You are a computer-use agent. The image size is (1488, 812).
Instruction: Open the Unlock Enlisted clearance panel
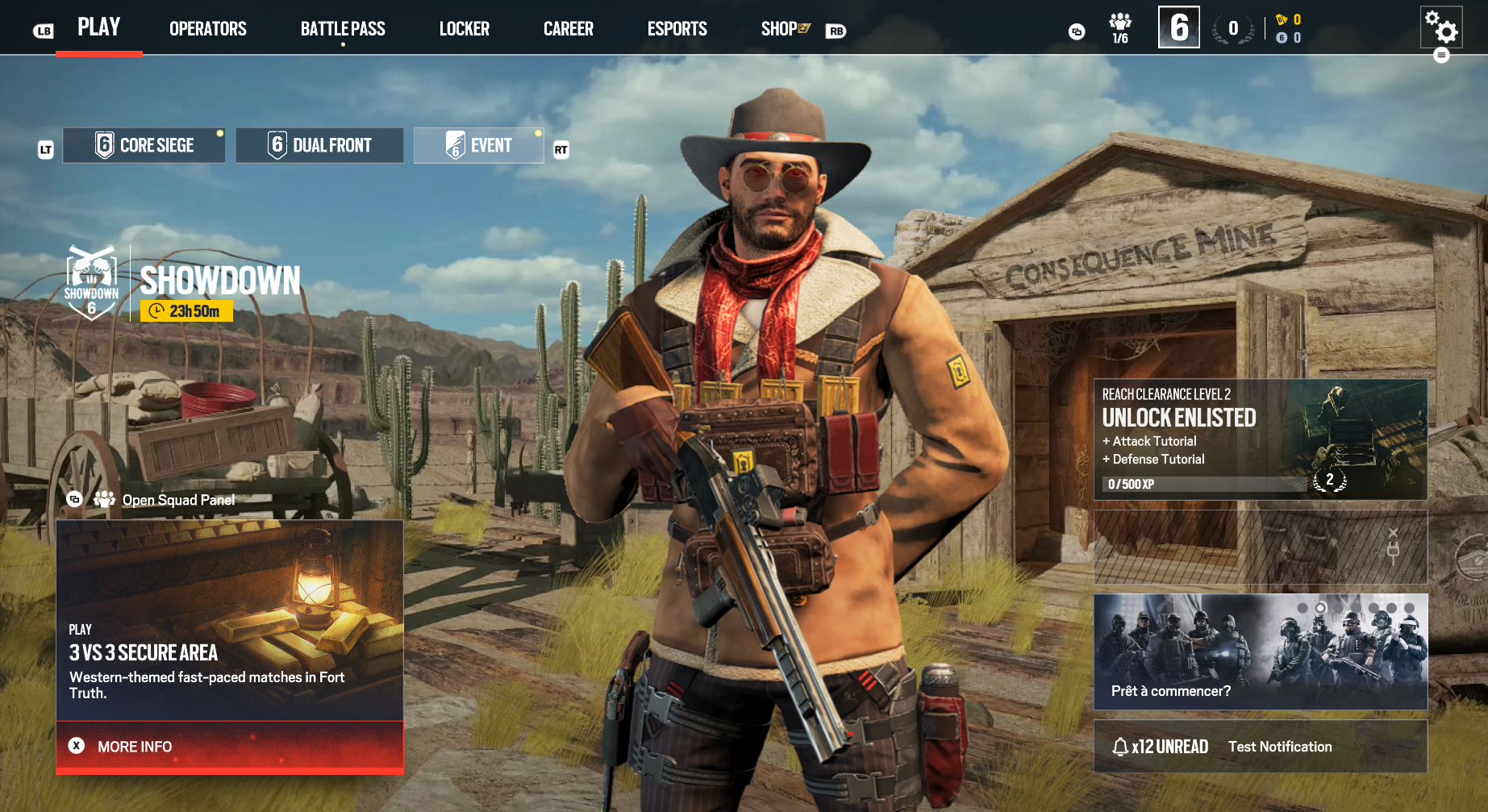pyautogui.click(x=1260, y=439)
